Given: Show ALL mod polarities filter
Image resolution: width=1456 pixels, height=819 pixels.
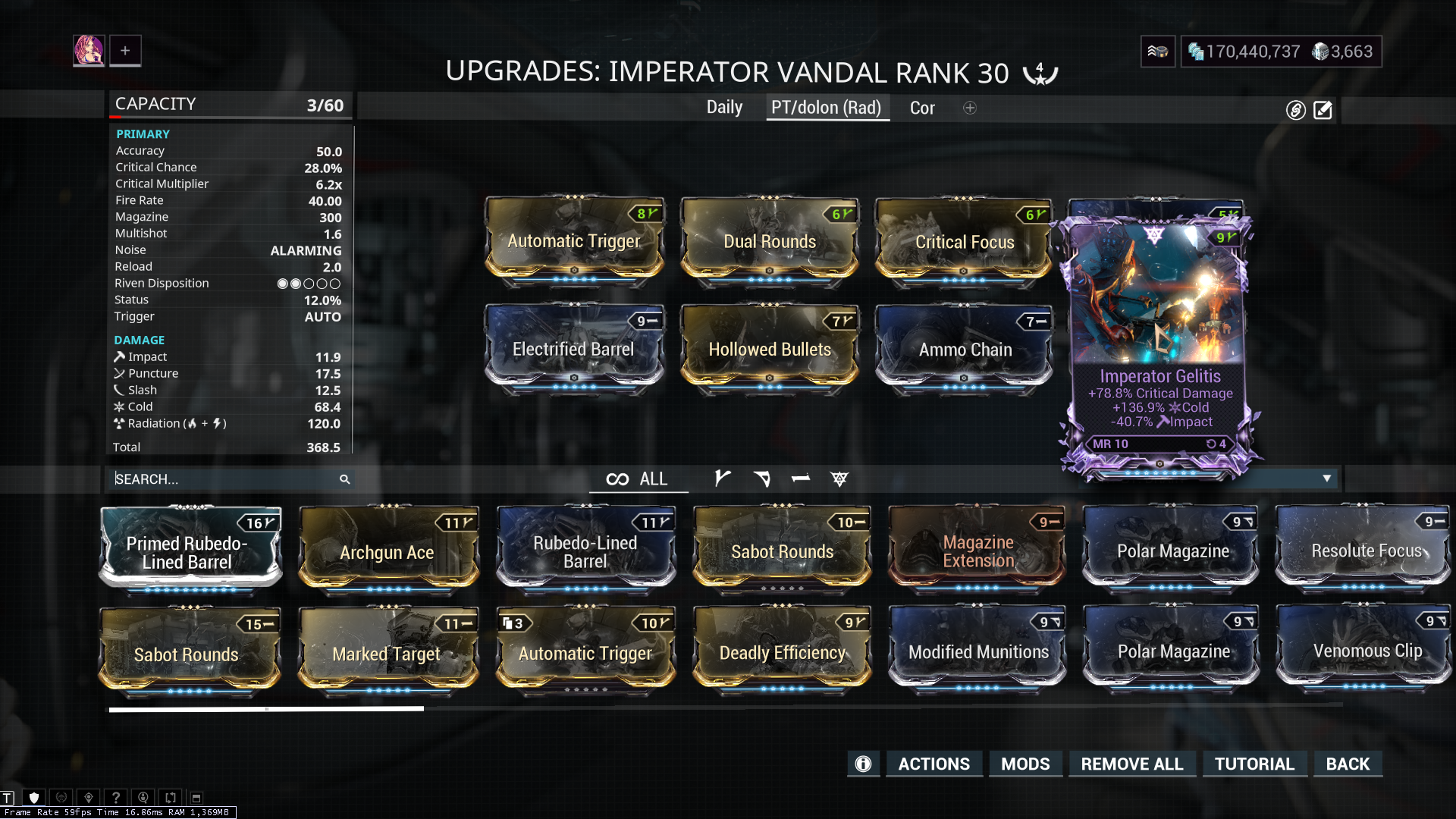Looking at the screenshot, I should [x=638, y=479].
